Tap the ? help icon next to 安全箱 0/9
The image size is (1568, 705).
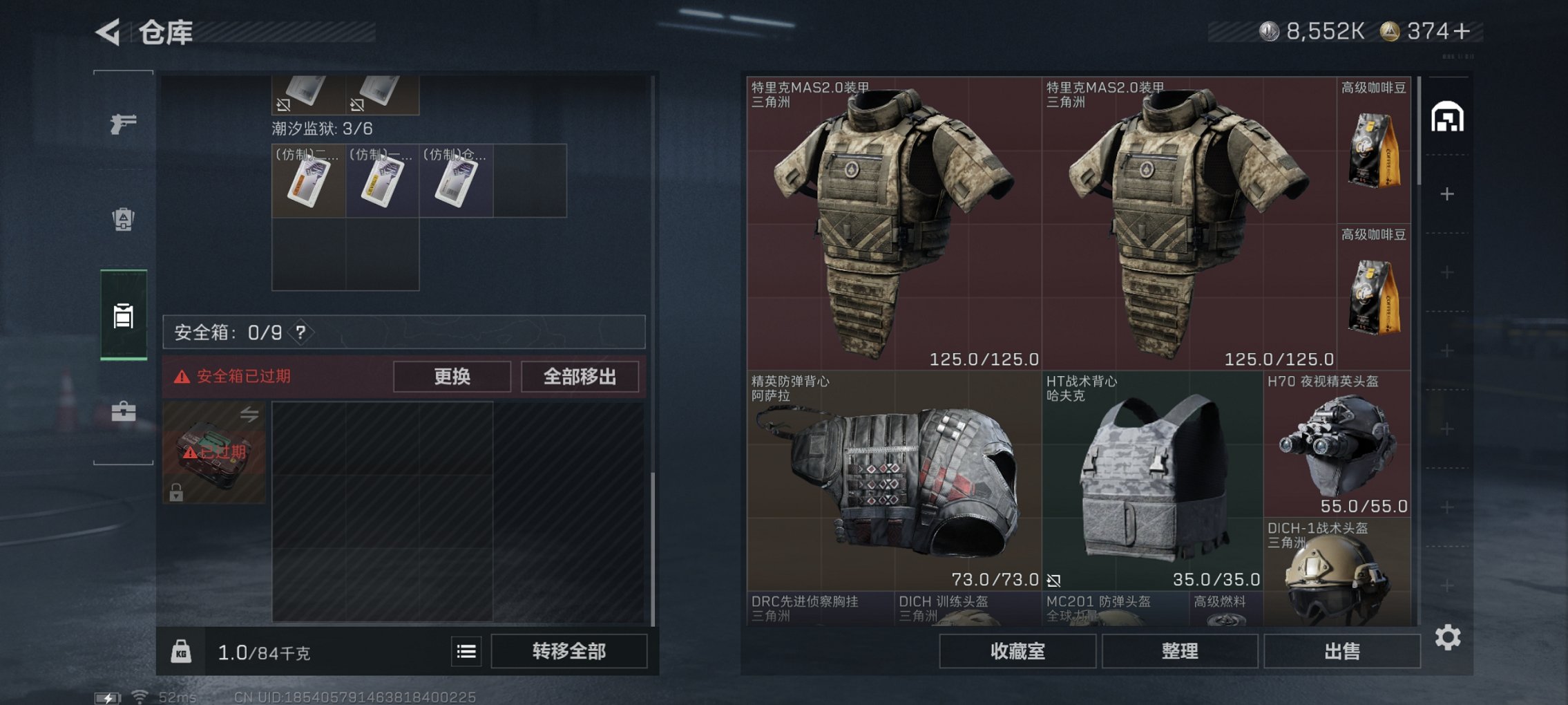[301, 332]
